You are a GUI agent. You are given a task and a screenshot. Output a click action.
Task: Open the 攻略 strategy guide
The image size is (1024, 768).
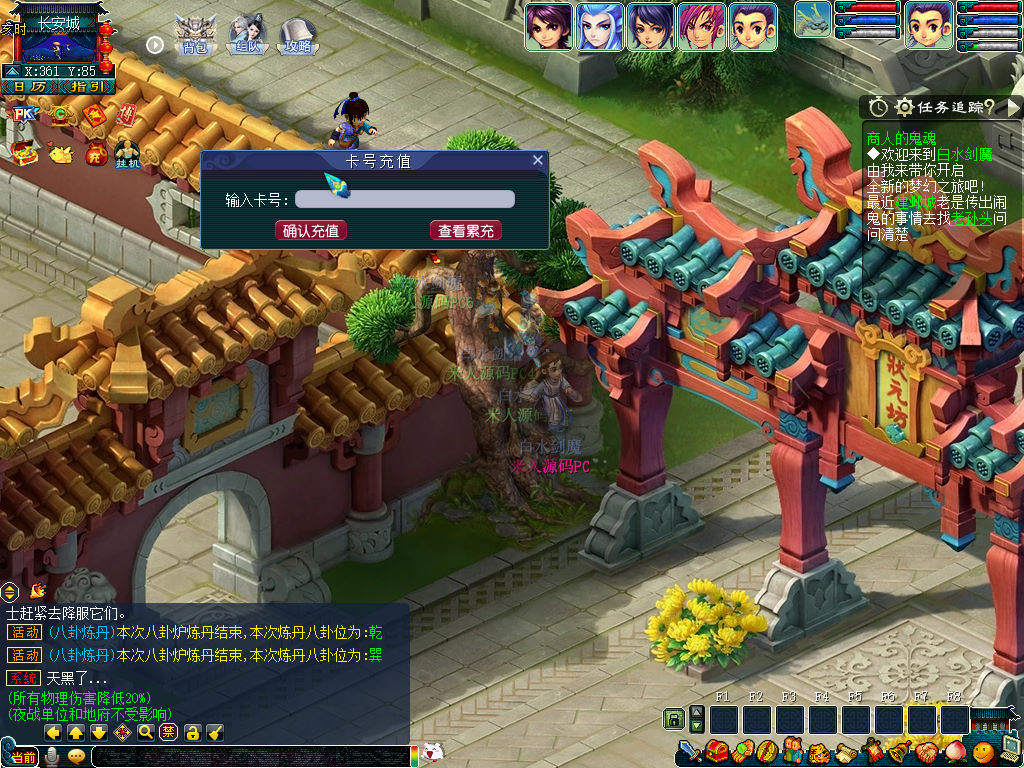pos(298,37)
